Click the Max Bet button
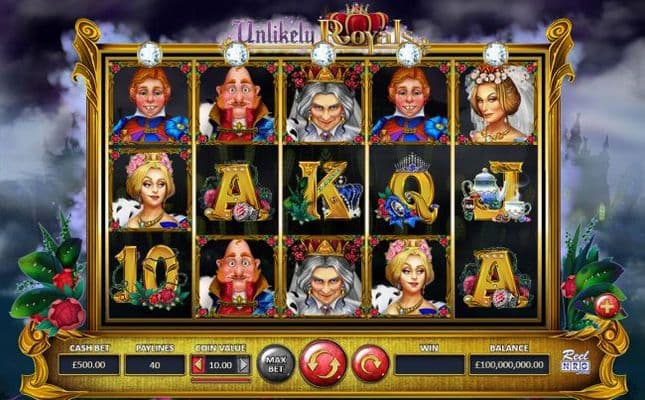This screenshot has height=400, width=645. [x=276, y=362]
